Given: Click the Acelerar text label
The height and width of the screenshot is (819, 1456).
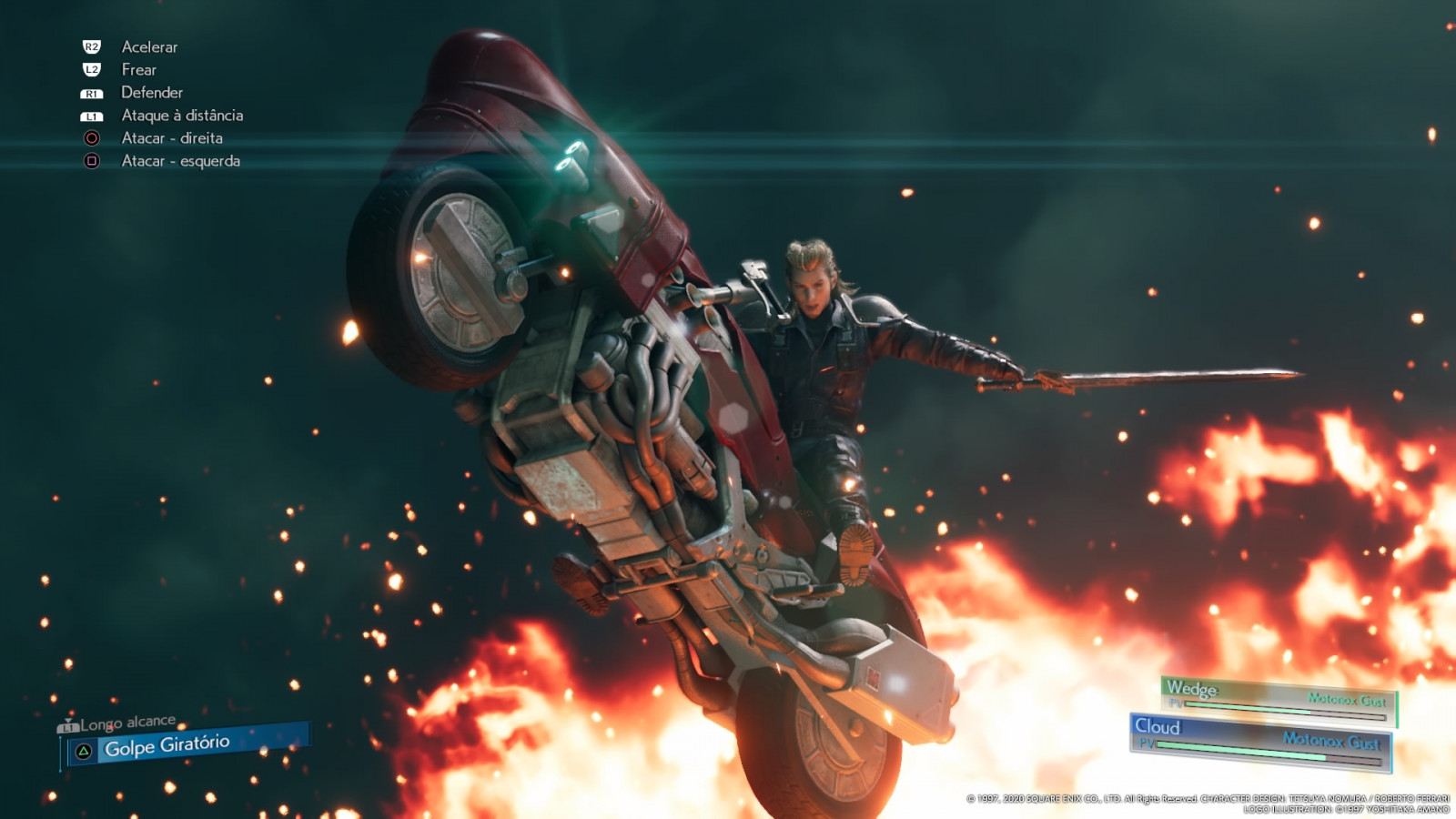Looking at the screenshot, I should point(148,46).
